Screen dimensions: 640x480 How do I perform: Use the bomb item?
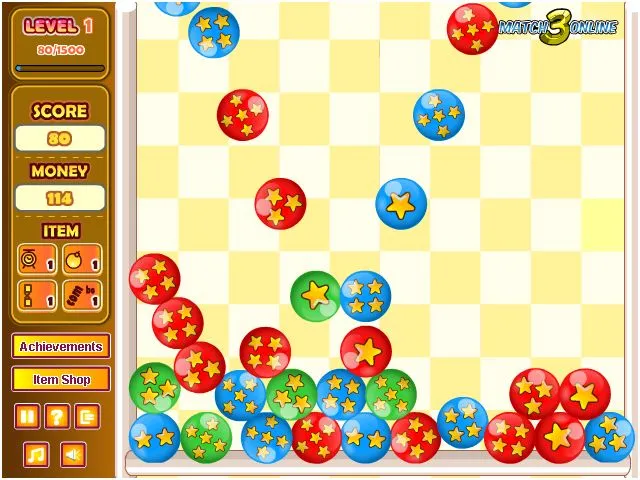77,260
